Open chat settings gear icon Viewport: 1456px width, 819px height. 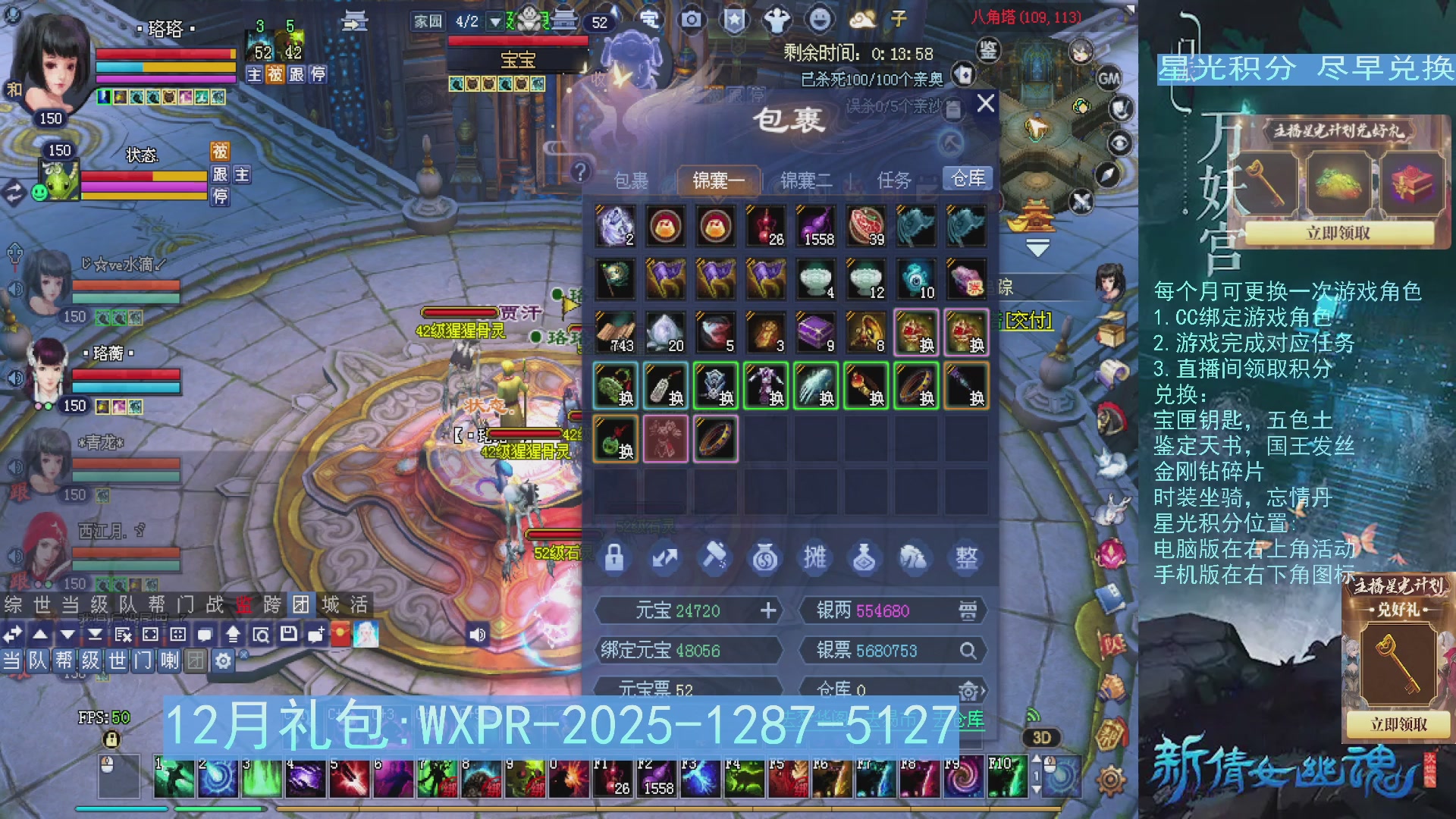click(223, 661)
